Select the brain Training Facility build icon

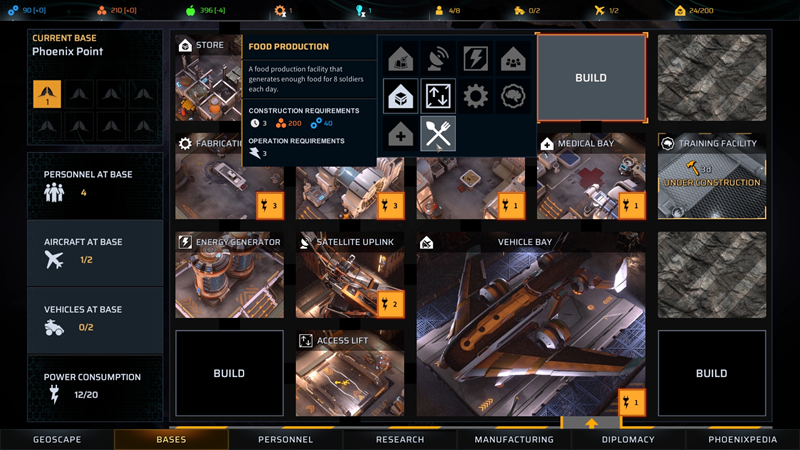point(513,96)
